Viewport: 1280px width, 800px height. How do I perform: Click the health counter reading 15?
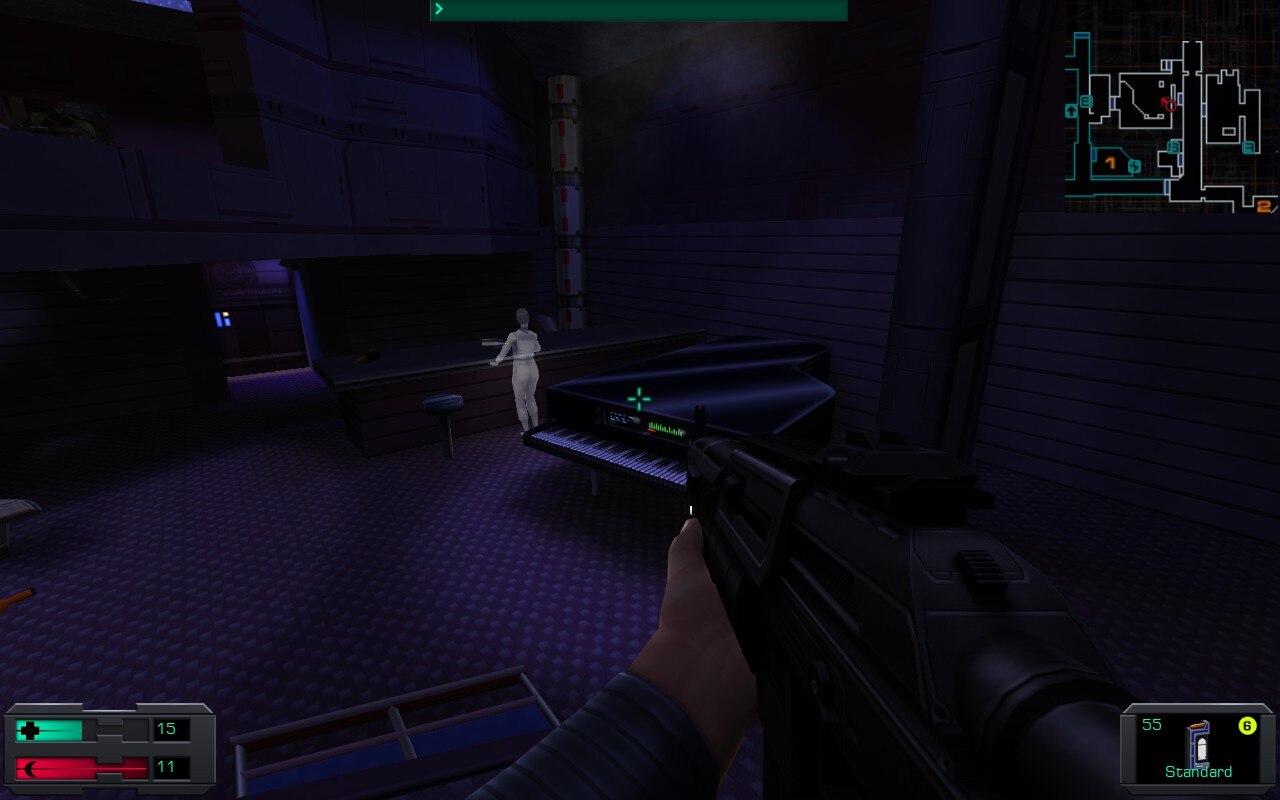tap(166, 729)
